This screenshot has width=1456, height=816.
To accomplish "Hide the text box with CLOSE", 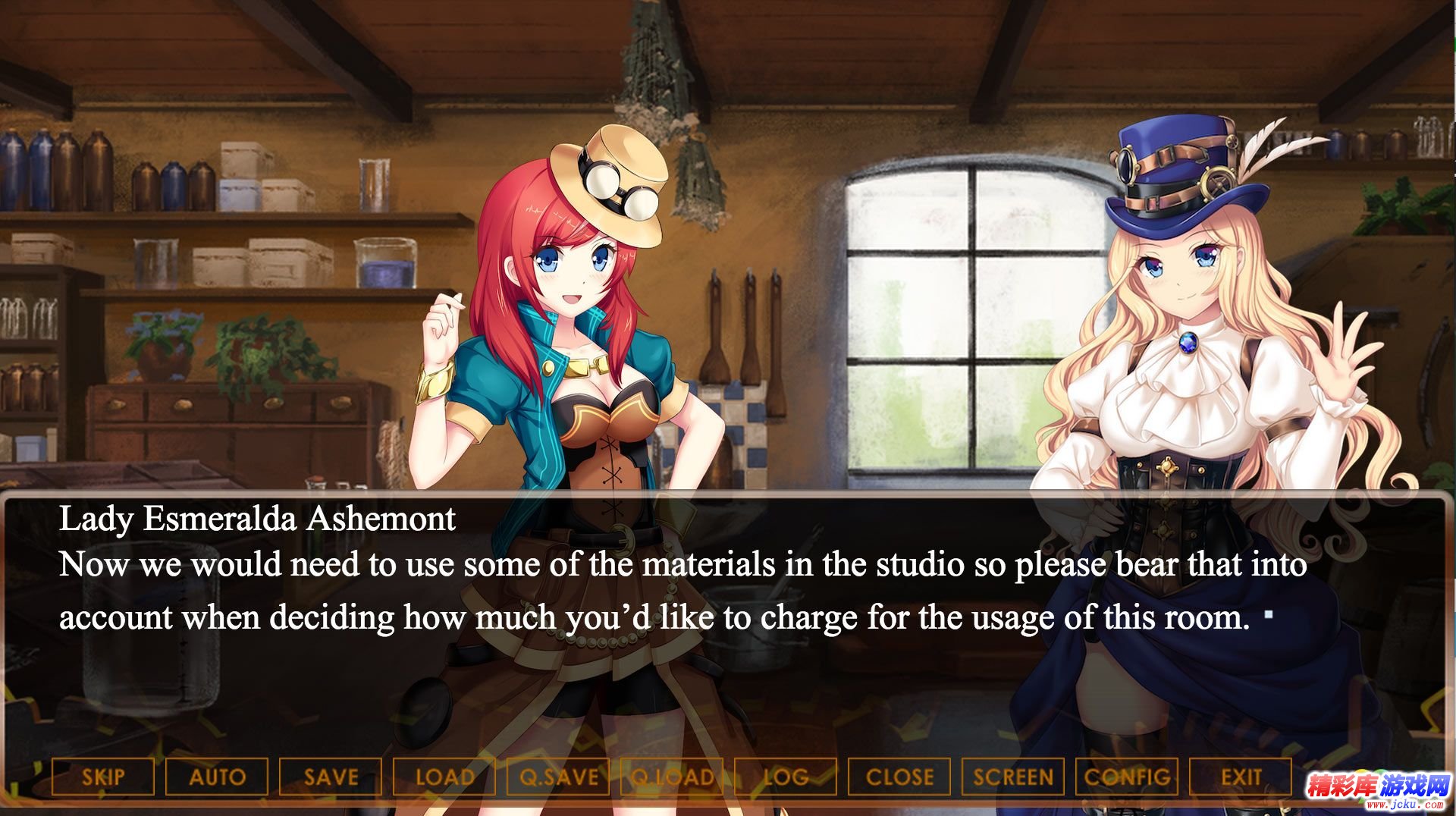I will point(899,777).
